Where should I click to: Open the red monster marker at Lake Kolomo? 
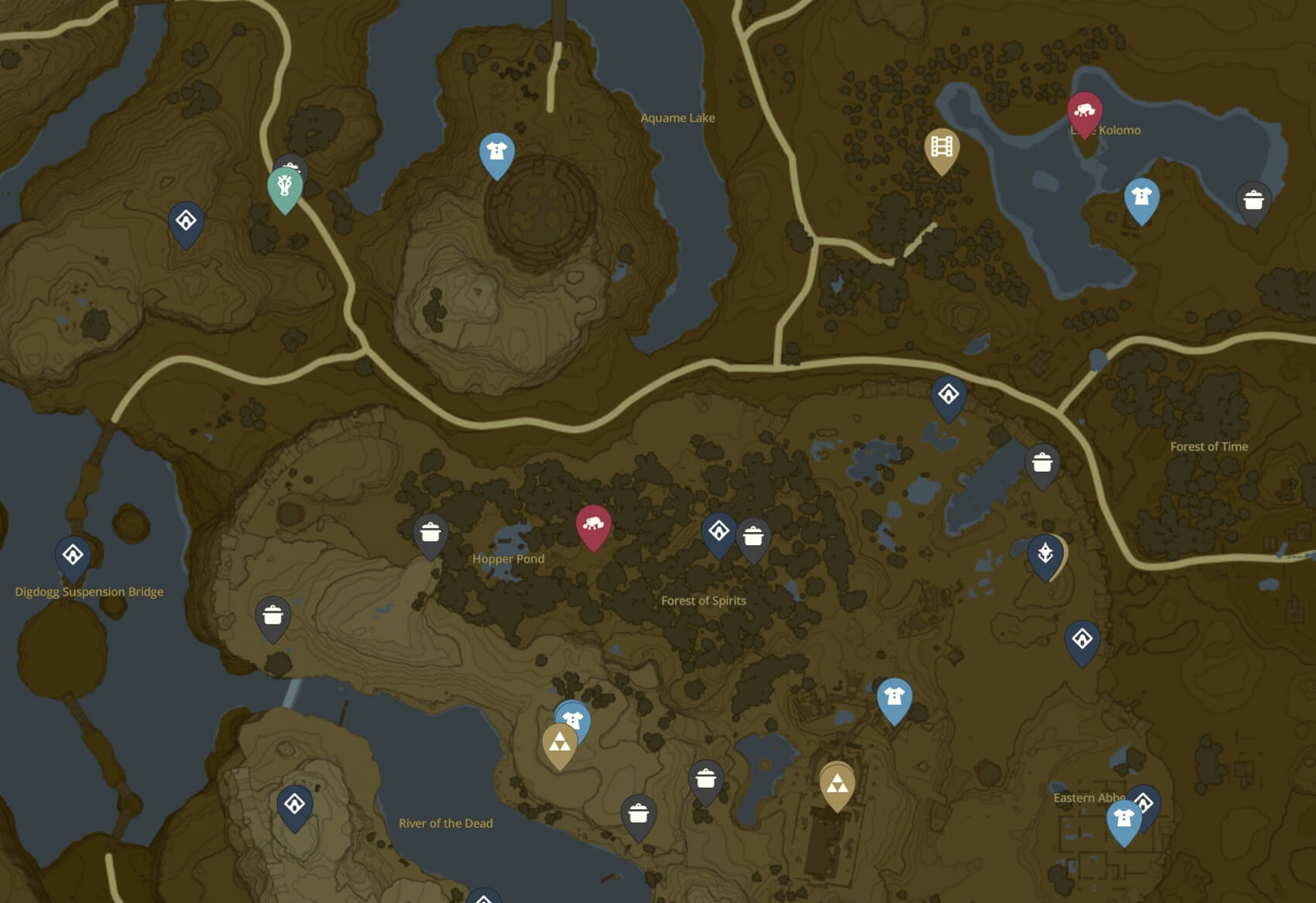point(1085,111)
